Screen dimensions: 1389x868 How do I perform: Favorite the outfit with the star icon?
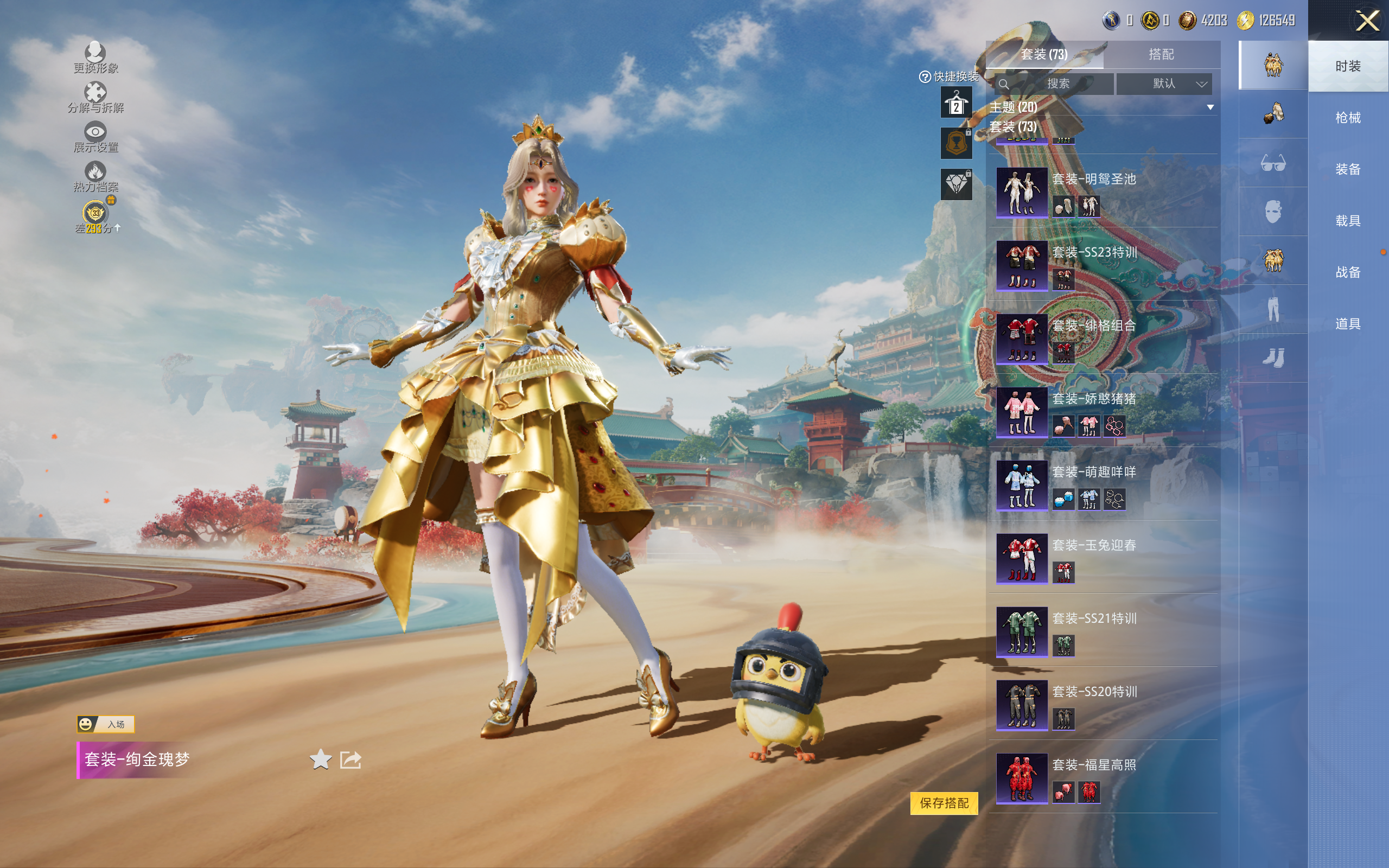(320, 759)
